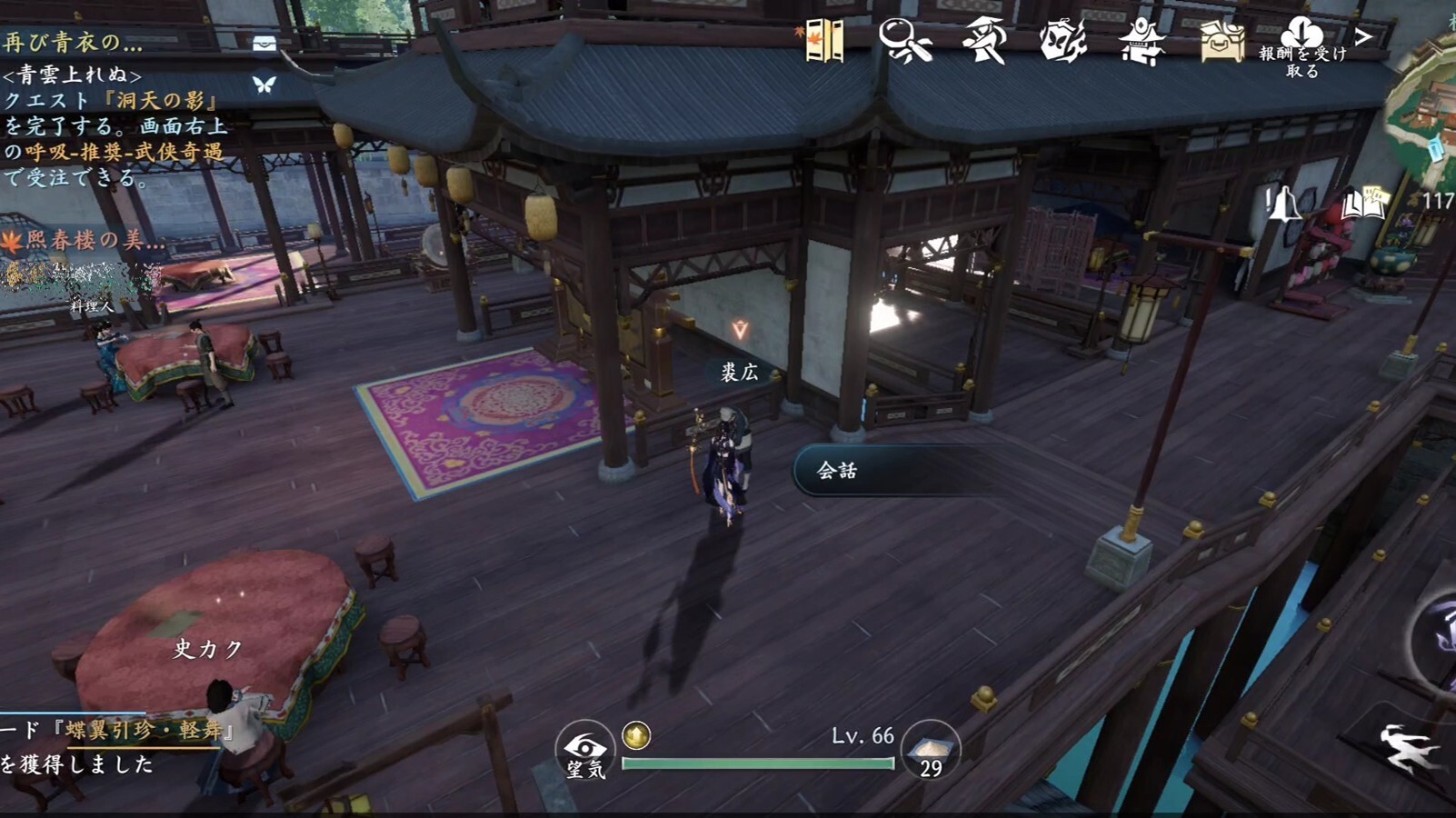Activate the dash sprint figure icon
This screenshot has width=1456, height=818.
(x=1409, y=749)
